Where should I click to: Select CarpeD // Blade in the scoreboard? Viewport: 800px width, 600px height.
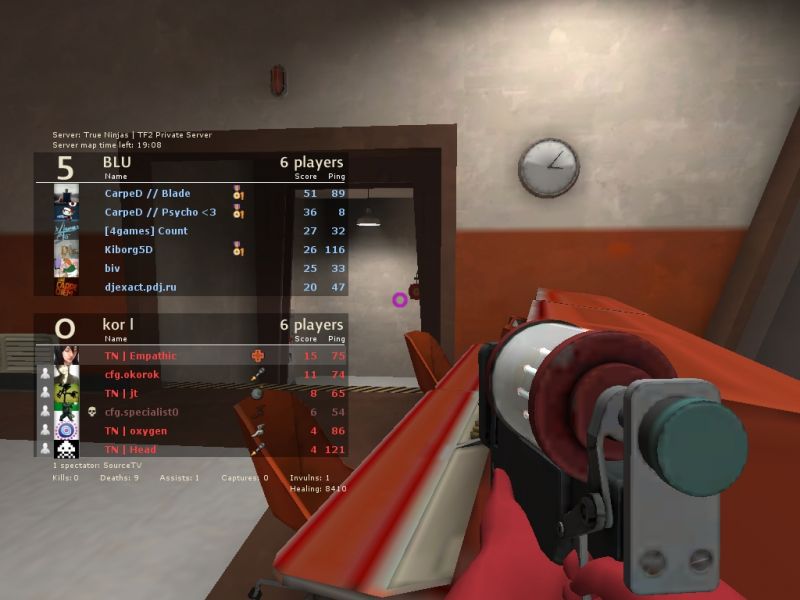(x=147, y=194)
